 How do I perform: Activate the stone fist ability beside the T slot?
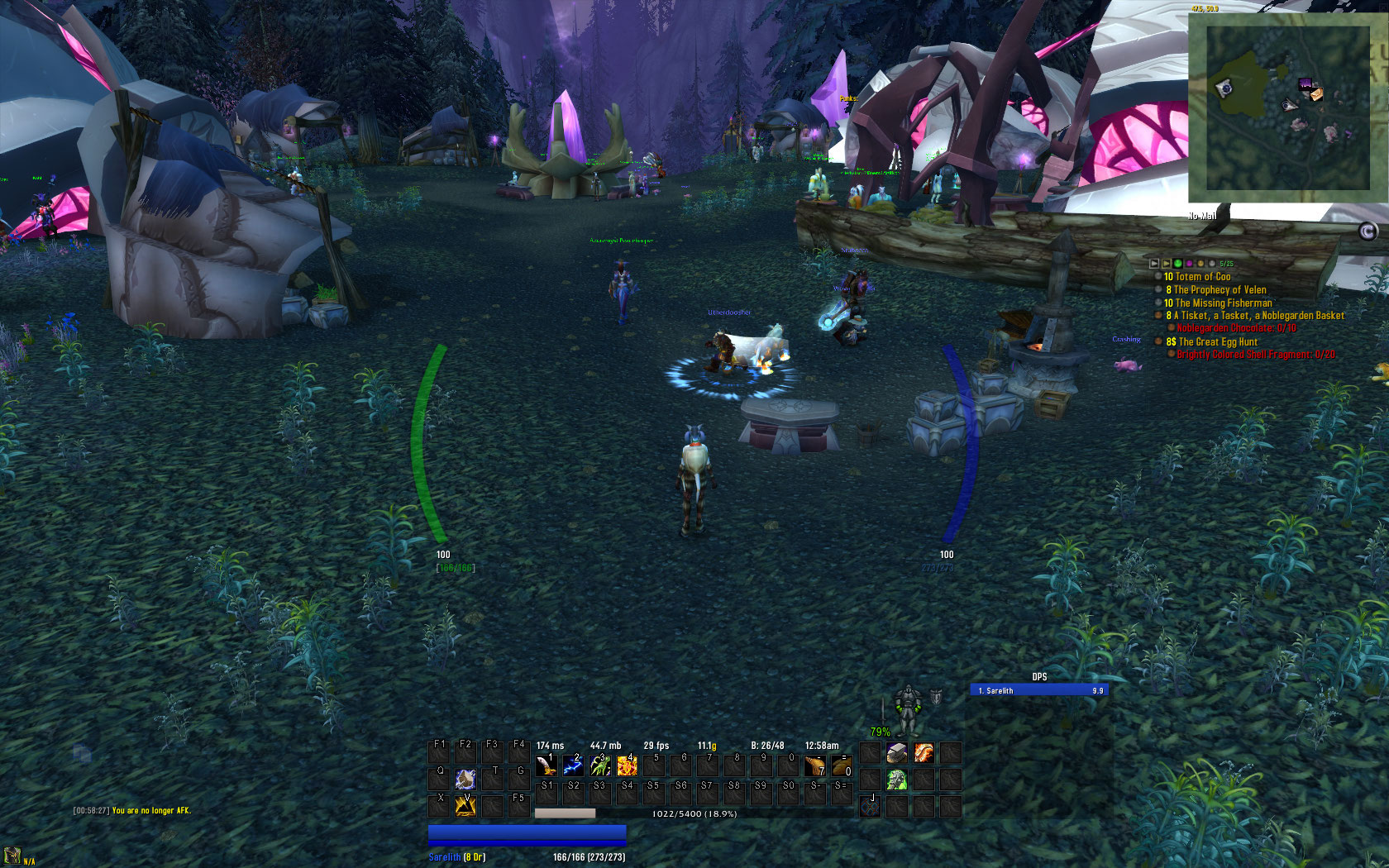465,779
